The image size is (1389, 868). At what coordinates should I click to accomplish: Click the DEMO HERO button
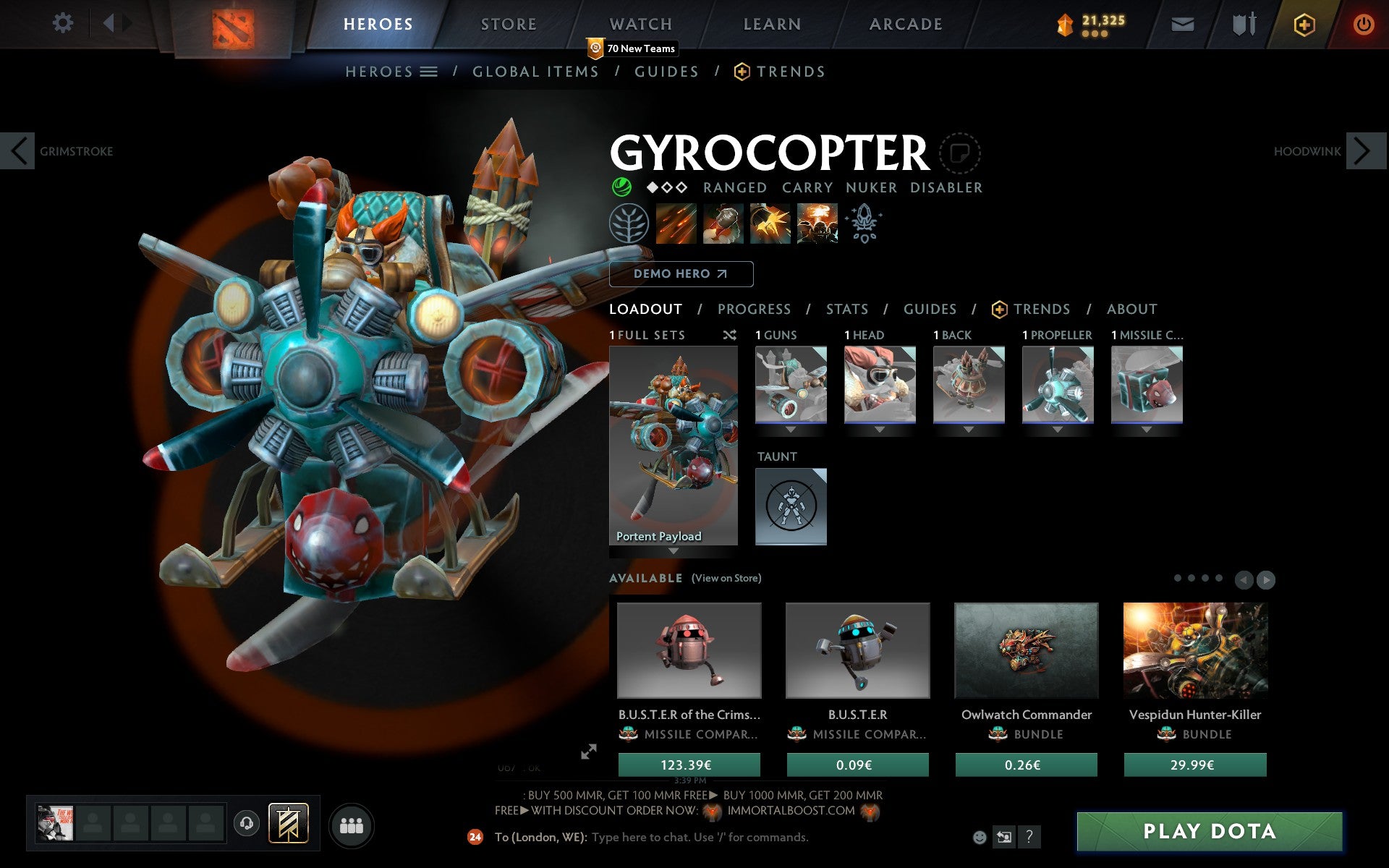tap(681, 273)
